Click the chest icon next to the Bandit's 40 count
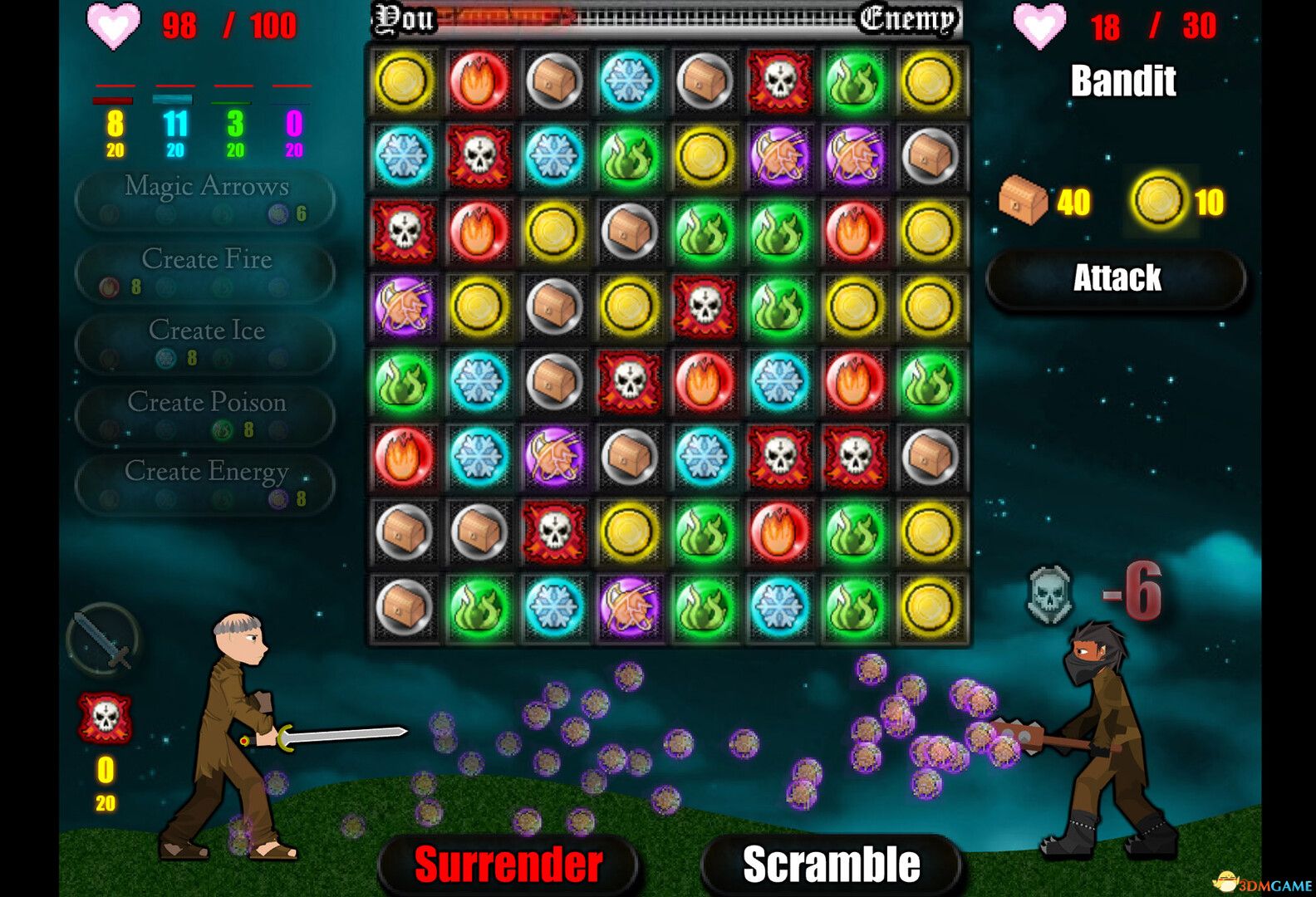 pos(1024,199)
